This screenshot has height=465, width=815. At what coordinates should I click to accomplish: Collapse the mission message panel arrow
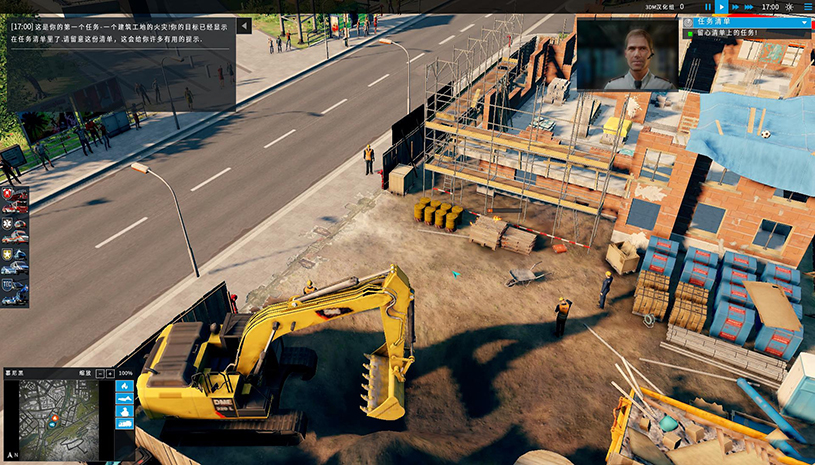click(244, 27)
